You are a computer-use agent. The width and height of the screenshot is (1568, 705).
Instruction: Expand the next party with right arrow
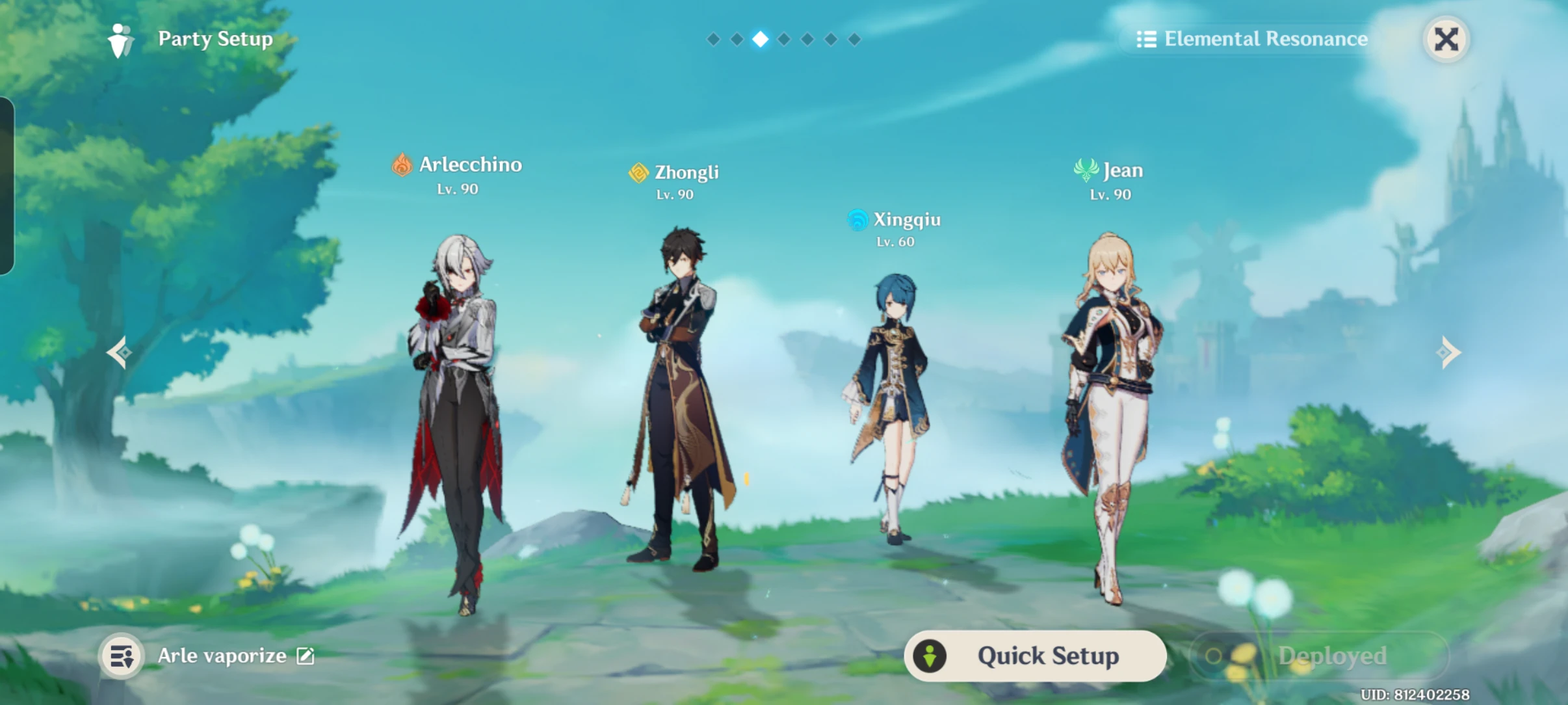click(1449, 352)
